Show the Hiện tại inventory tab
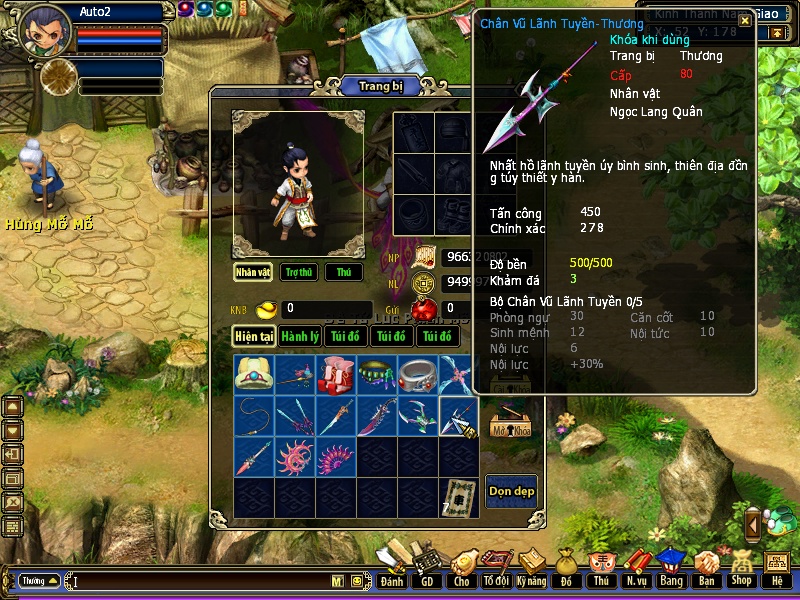The width and height of the screenshot is (800, 600). [254, 336]
